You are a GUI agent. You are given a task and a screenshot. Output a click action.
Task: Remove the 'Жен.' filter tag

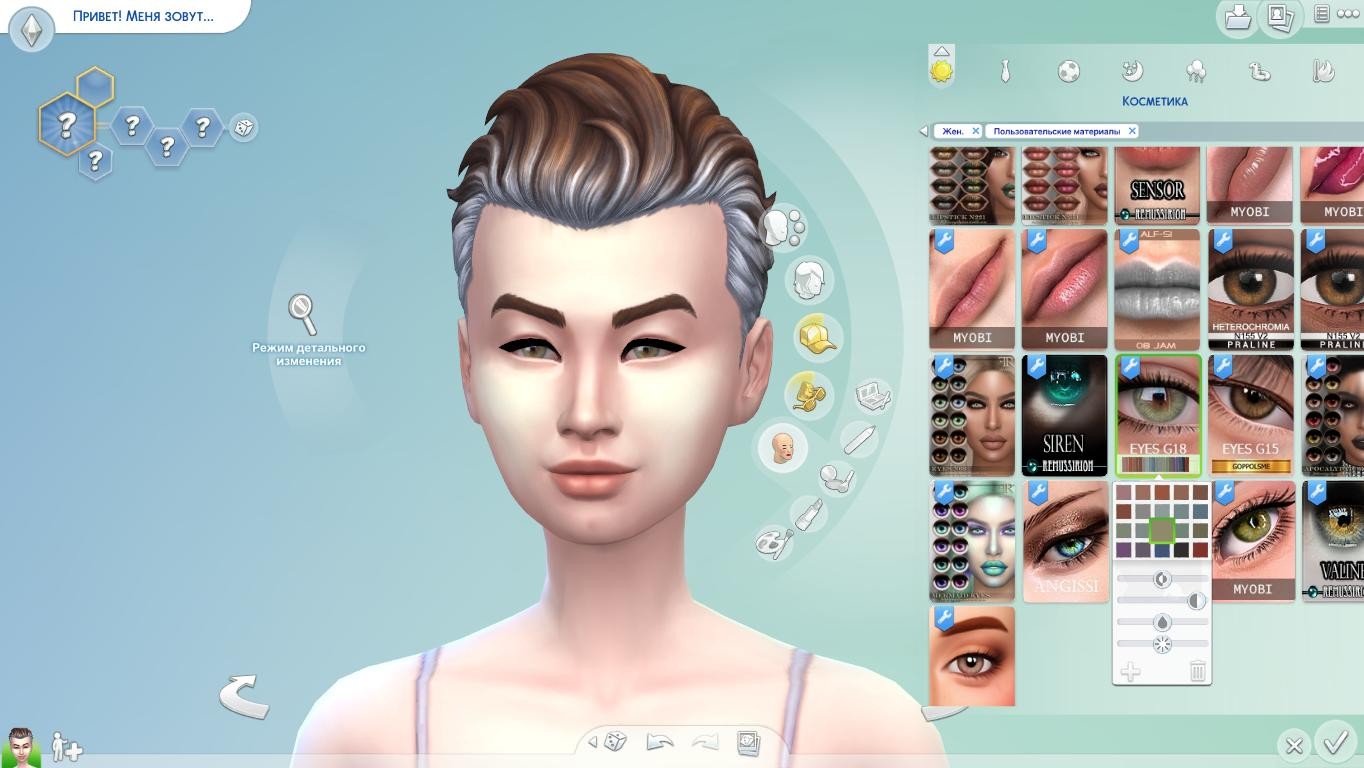tap(976, 131)
